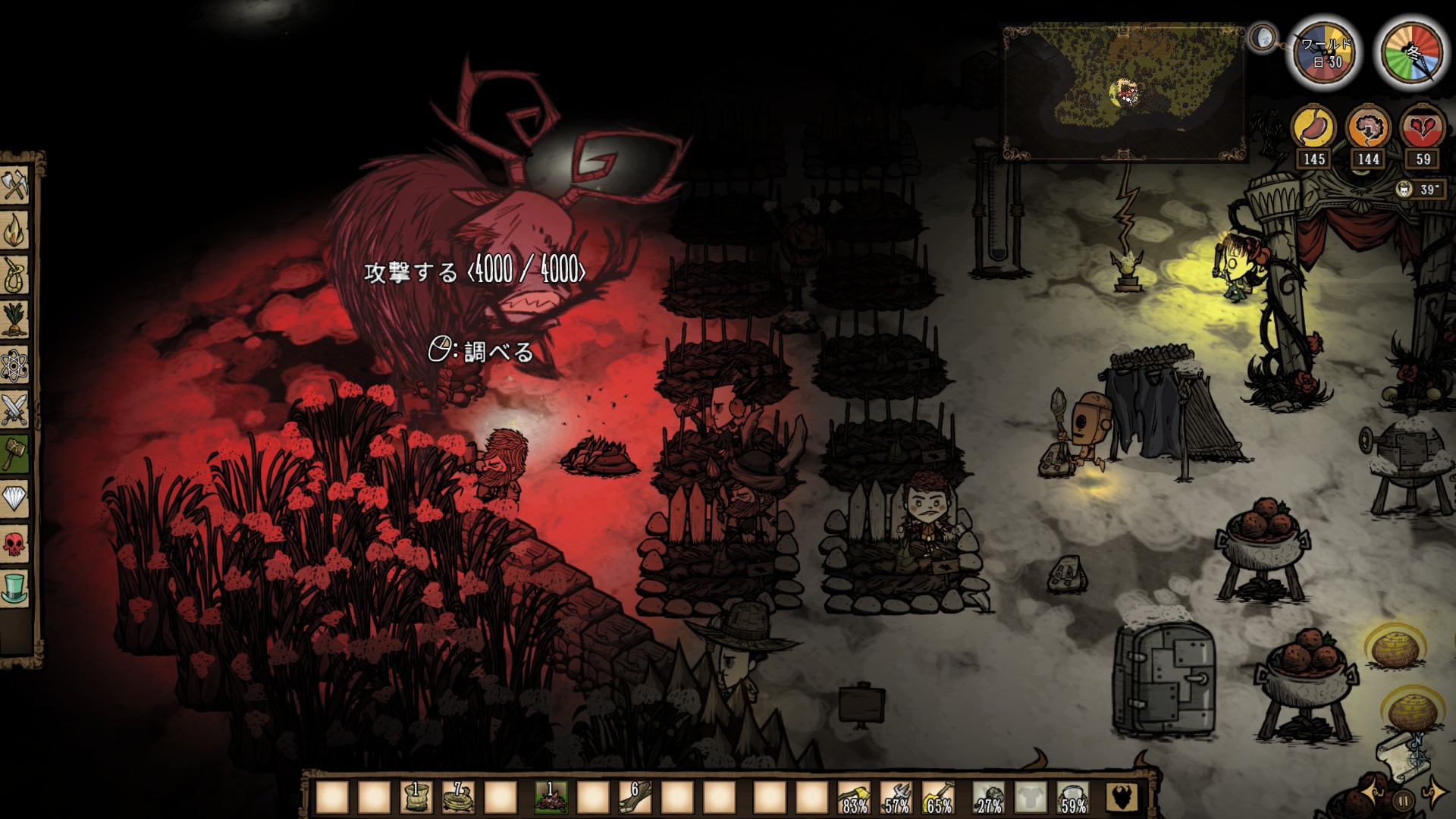The width and height of the screenshot is (1456, 819).
Task: Select the Structures tab with hammer icon
Action: pos(15,453)
